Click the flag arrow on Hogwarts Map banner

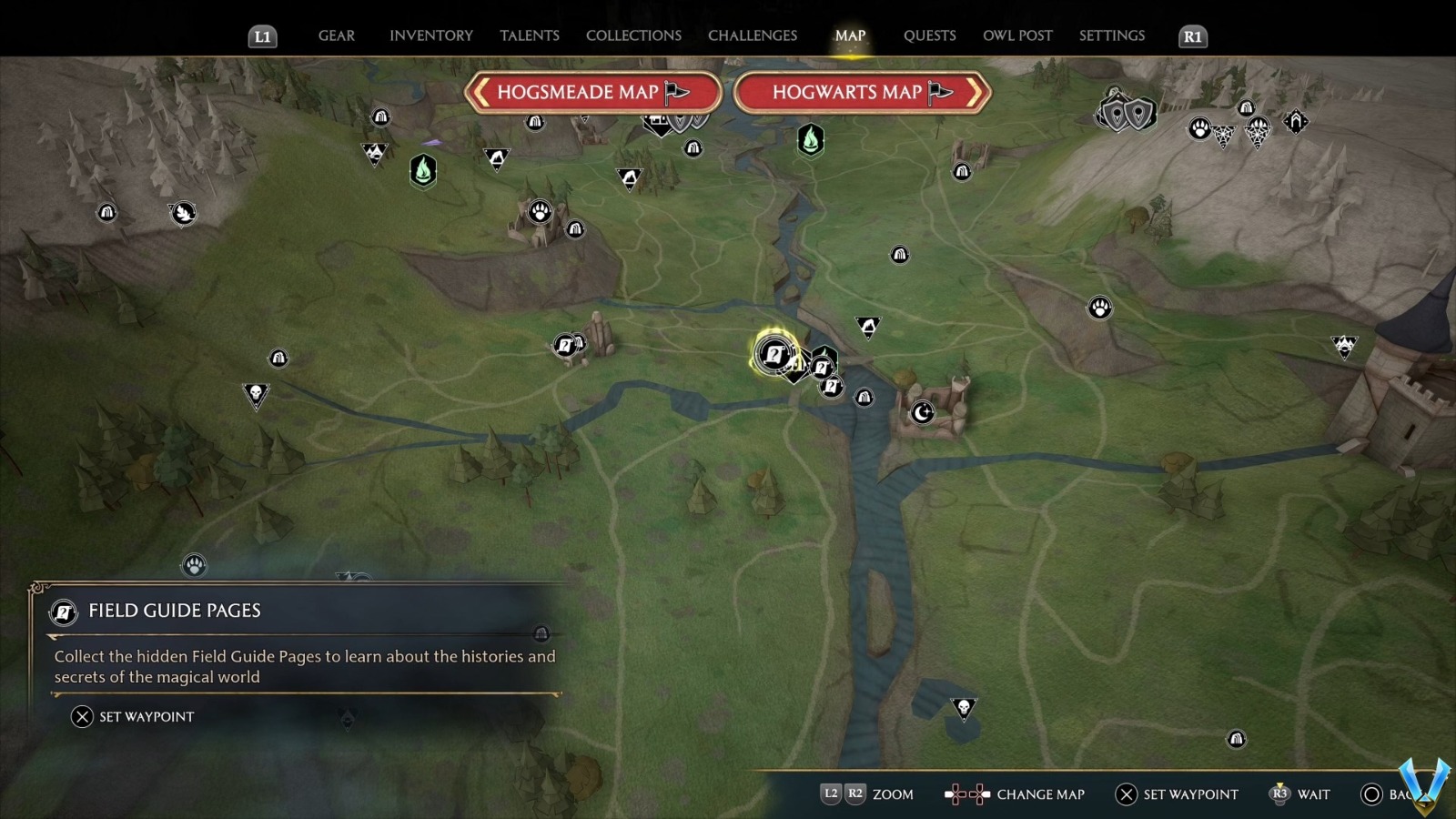pos(942,91)
